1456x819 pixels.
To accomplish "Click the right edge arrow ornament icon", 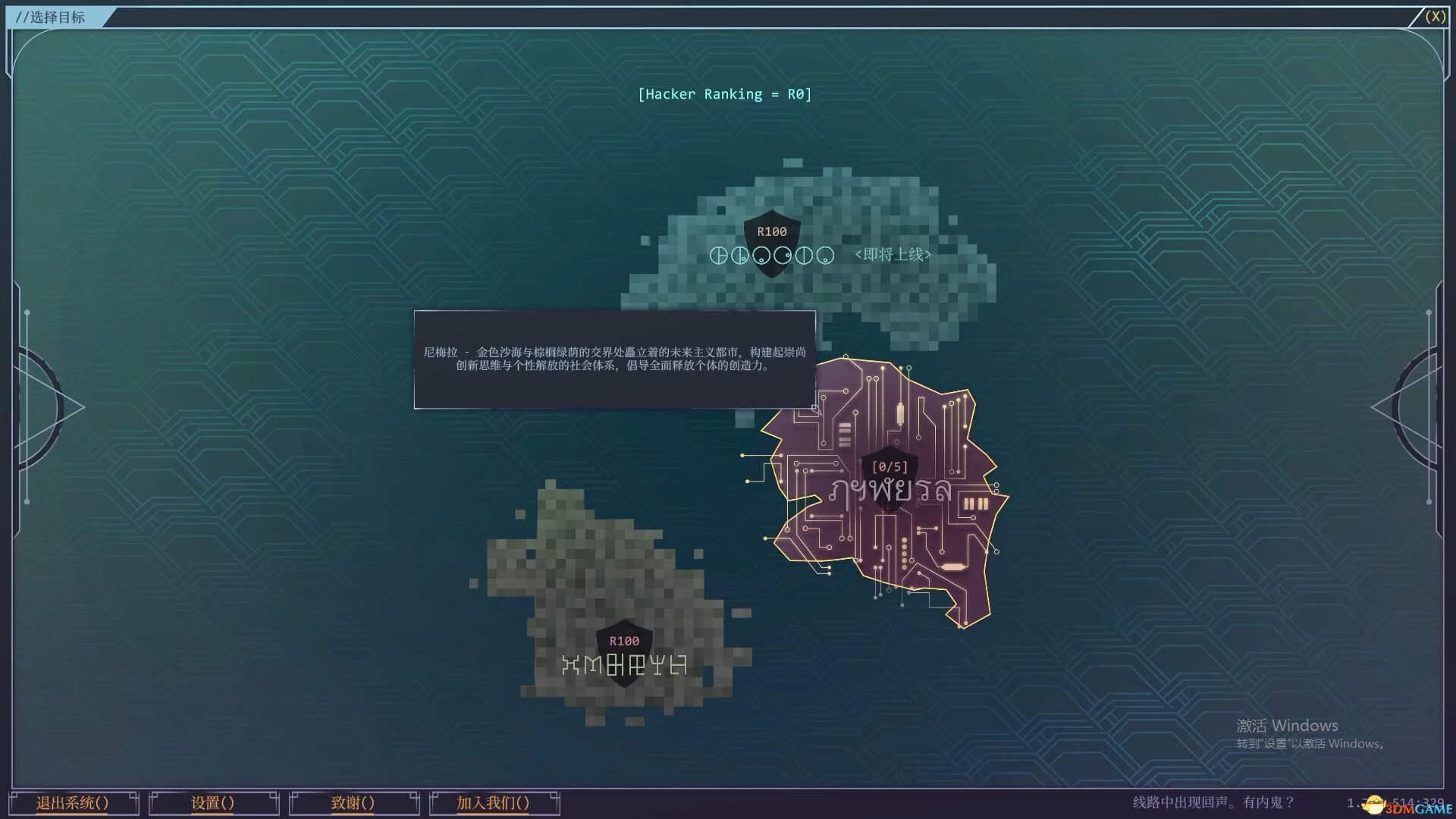I will click(x=1410, y=406).
